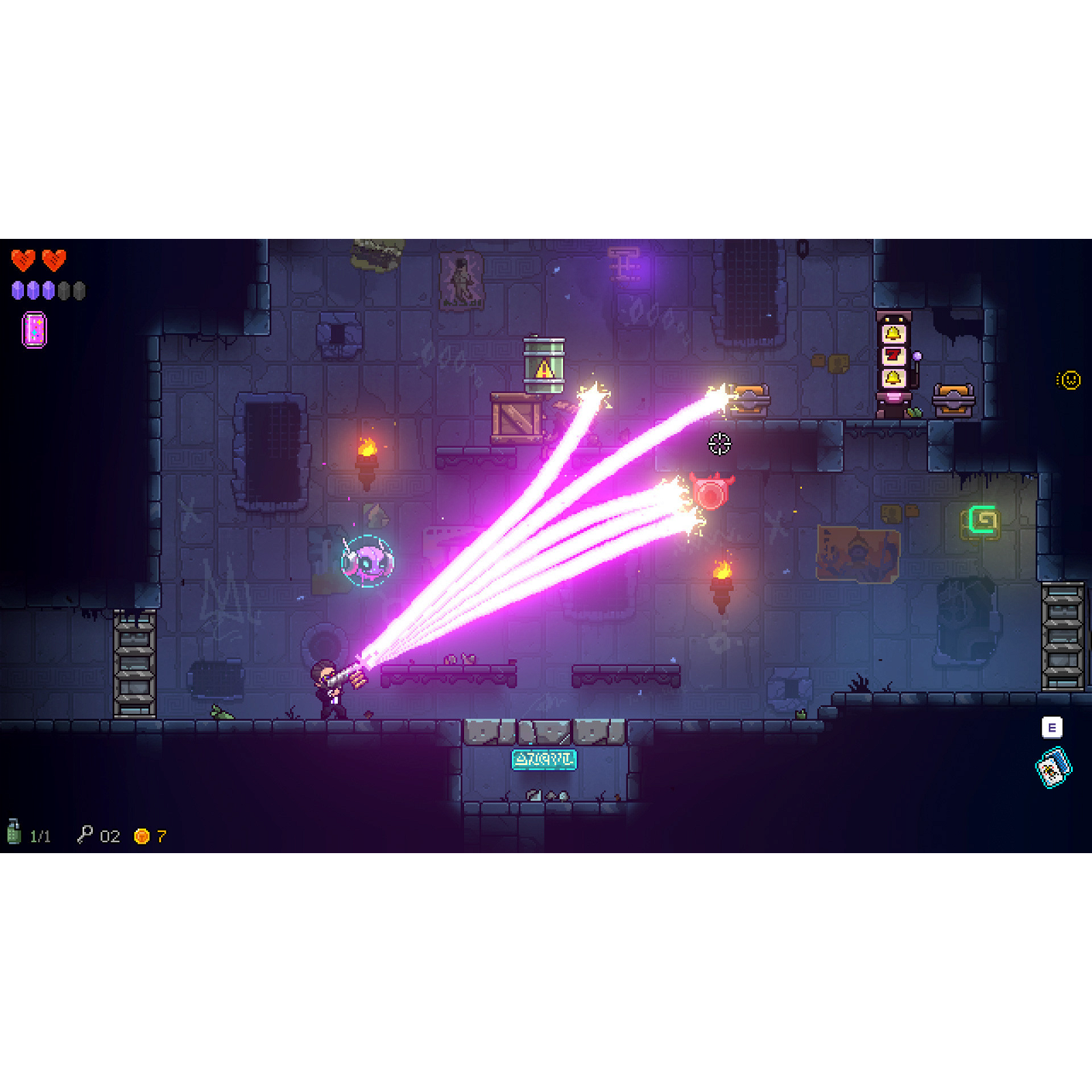Click the first red heart in the health bar
This screenshot has width=1092, height=1092.
pyautogui.click(x=21, y=261)
